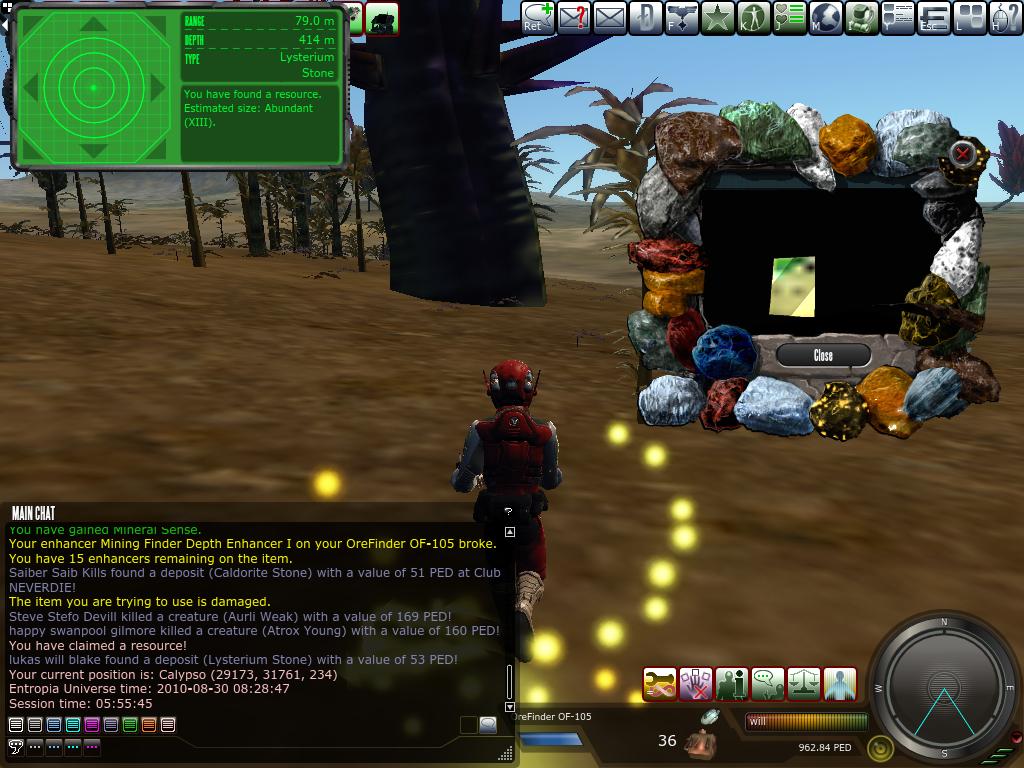
Task: Select the magenta chat filter button
Action: 91,724
